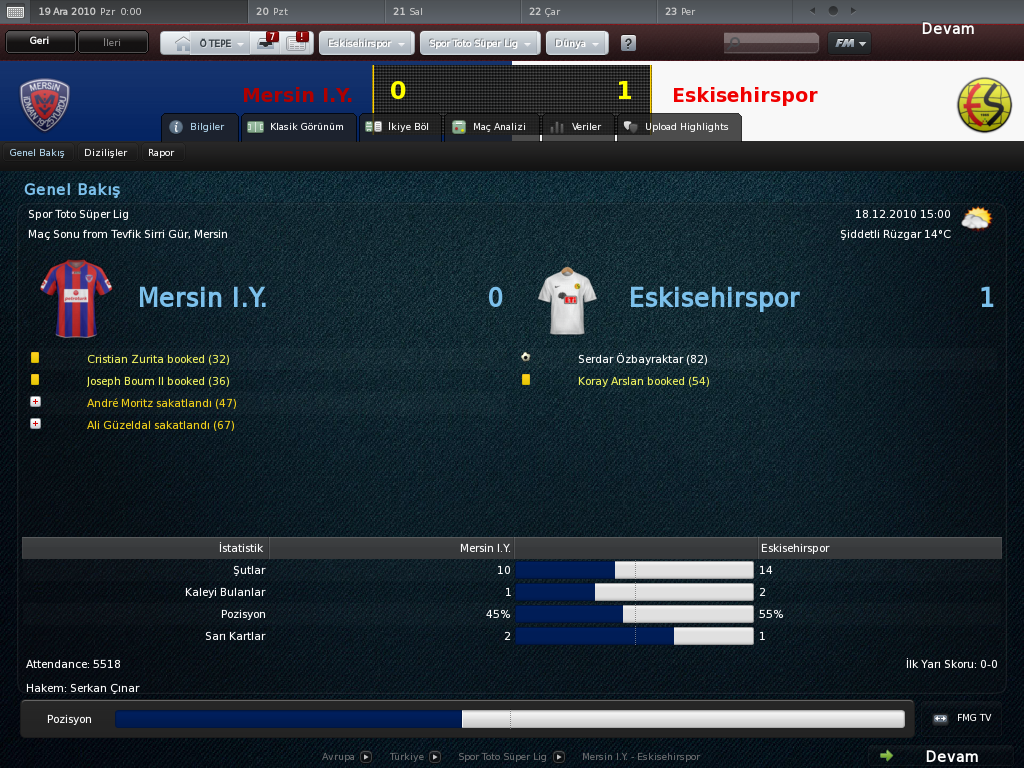Image resolution: width=1024 pixels, height=768 pixels.
Task: Open Spor Toto Süper Lig dropdown
Action: pyautogui.click(x=480, y=44)
